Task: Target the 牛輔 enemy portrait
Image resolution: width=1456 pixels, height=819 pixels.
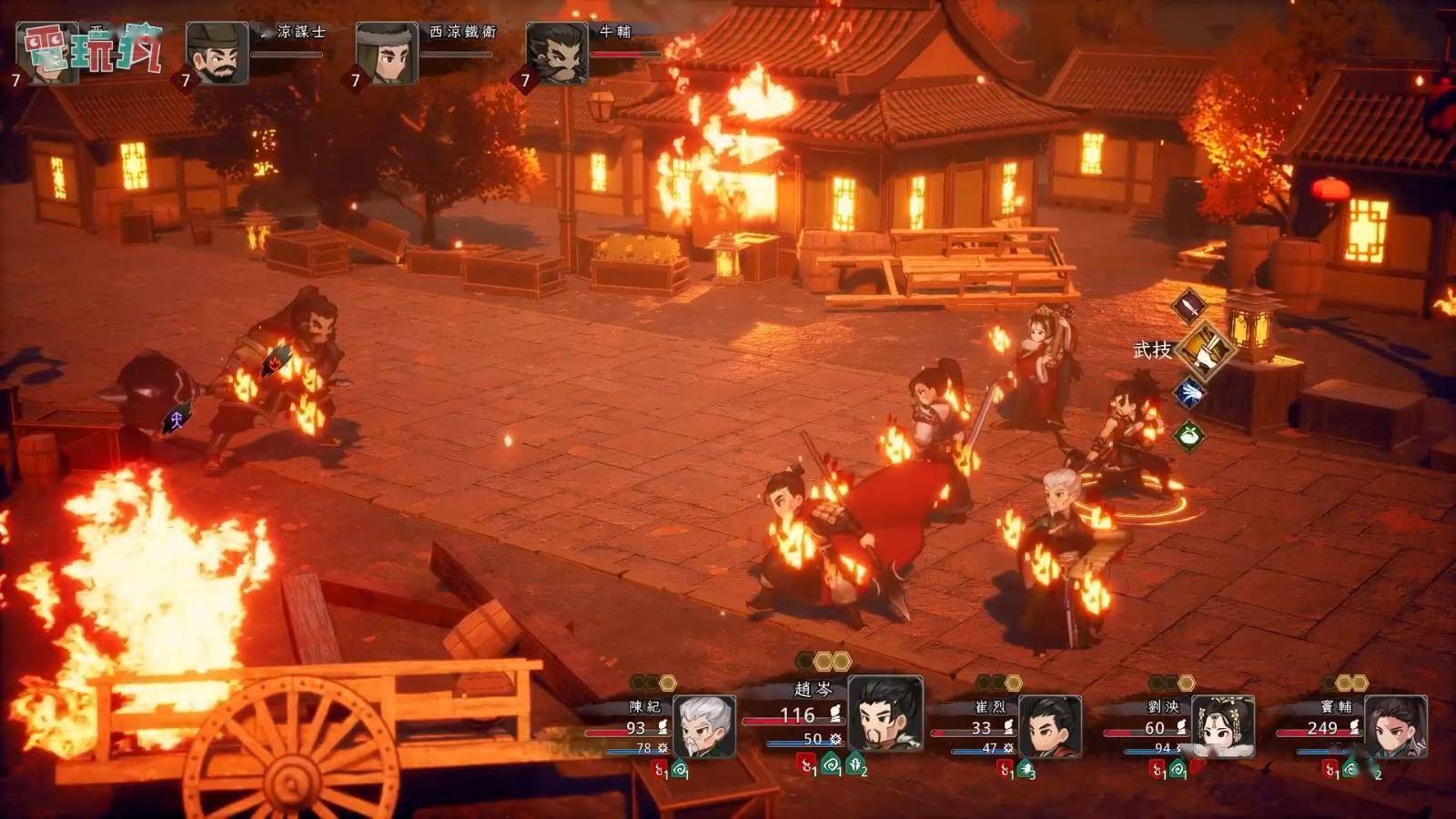Action: [557, 54]
